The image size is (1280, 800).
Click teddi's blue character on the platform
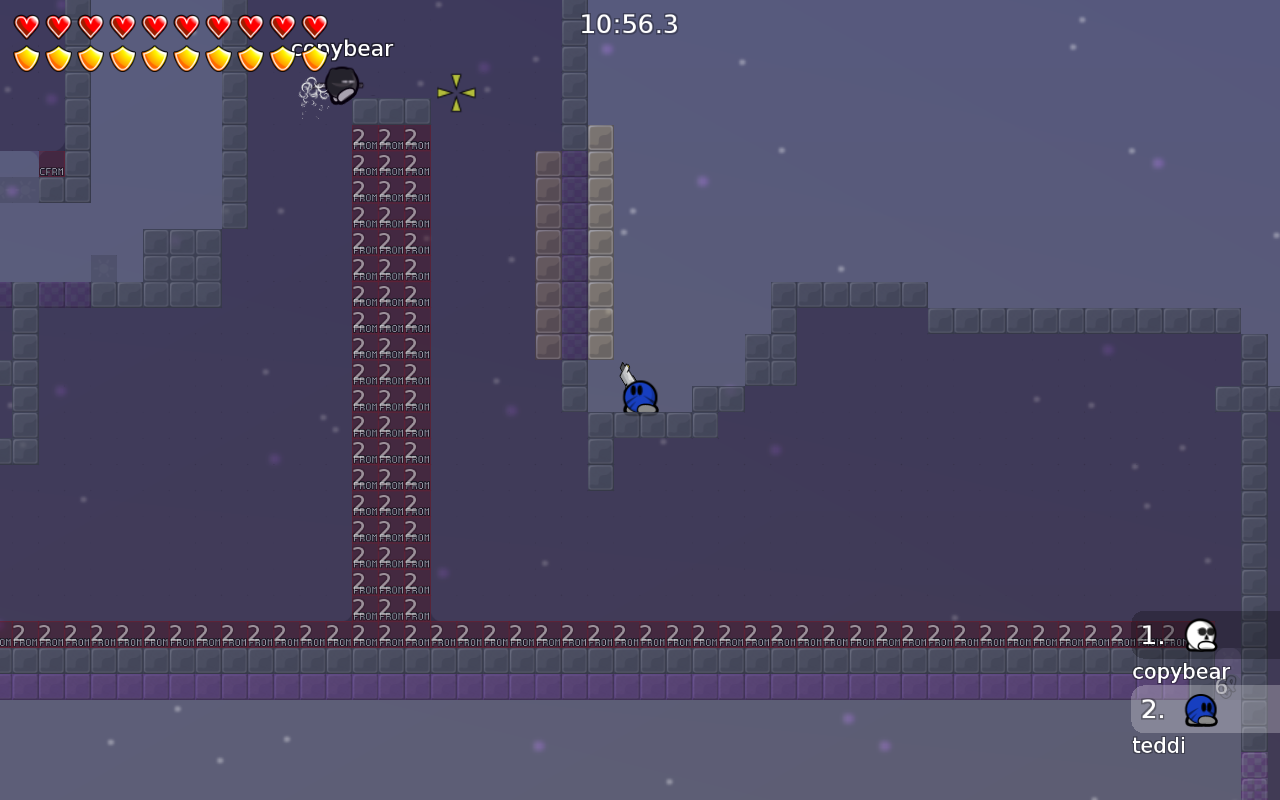pyautogui.click(x=640, y=396)
